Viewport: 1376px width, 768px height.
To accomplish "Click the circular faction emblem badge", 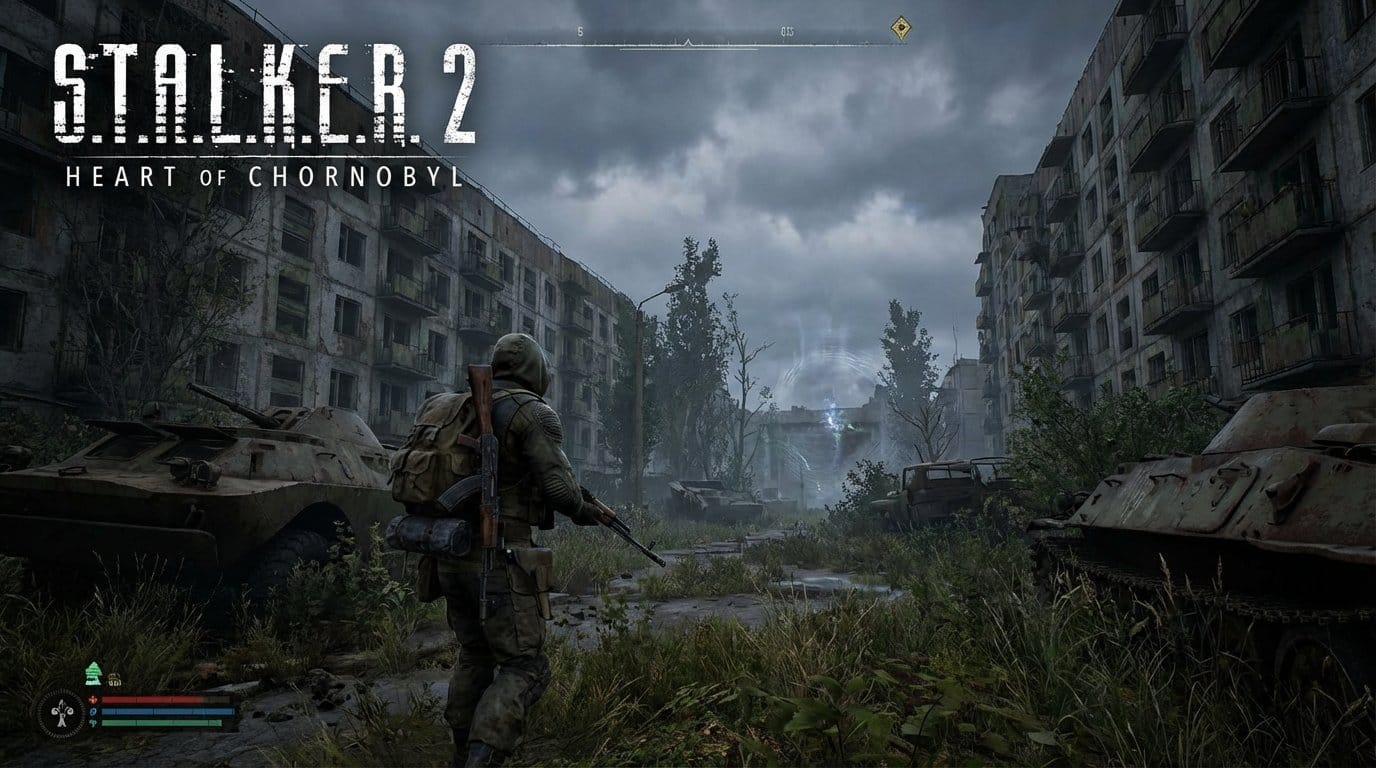I will pyautogui.click(x=61, y=713).
